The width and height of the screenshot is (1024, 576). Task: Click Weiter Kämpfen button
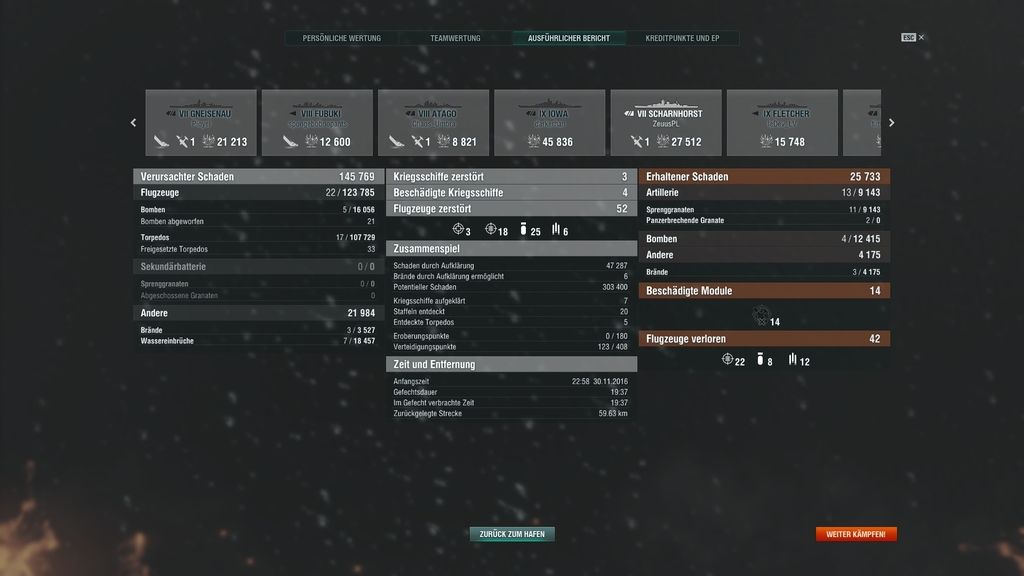[x=855, y=534]
